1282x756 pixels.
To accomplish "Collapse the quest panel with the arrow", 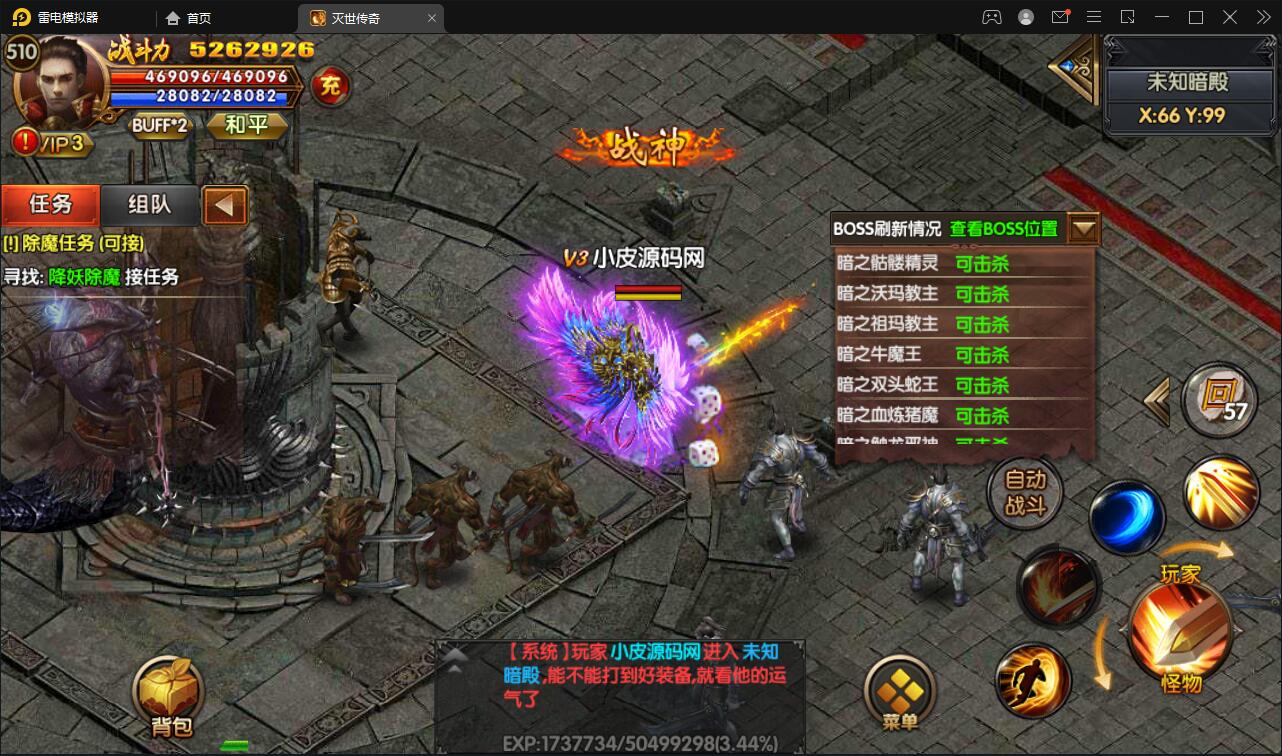I will coord(224,205).
